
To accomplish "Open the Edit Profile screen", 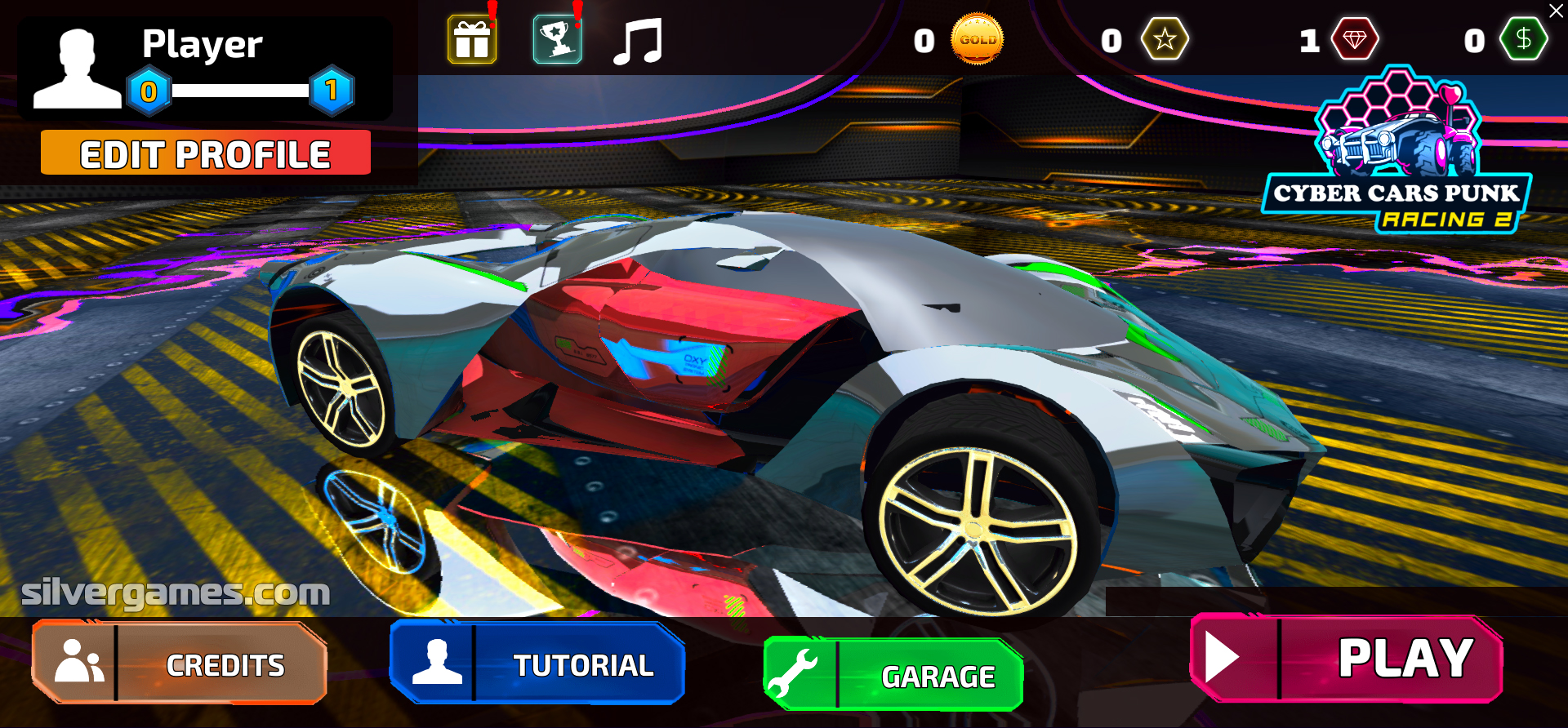I will (205, 153).
